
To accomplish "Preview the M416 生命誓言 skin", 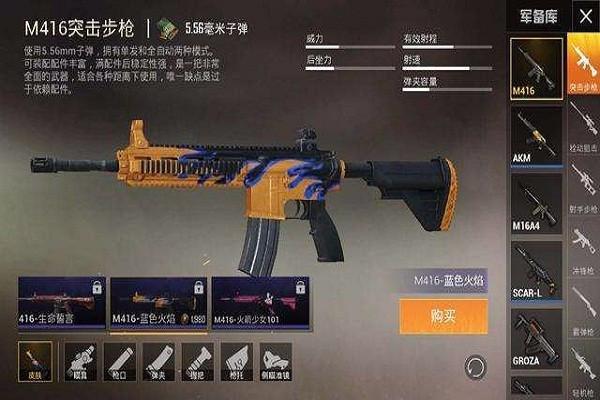I will point(58,304).
